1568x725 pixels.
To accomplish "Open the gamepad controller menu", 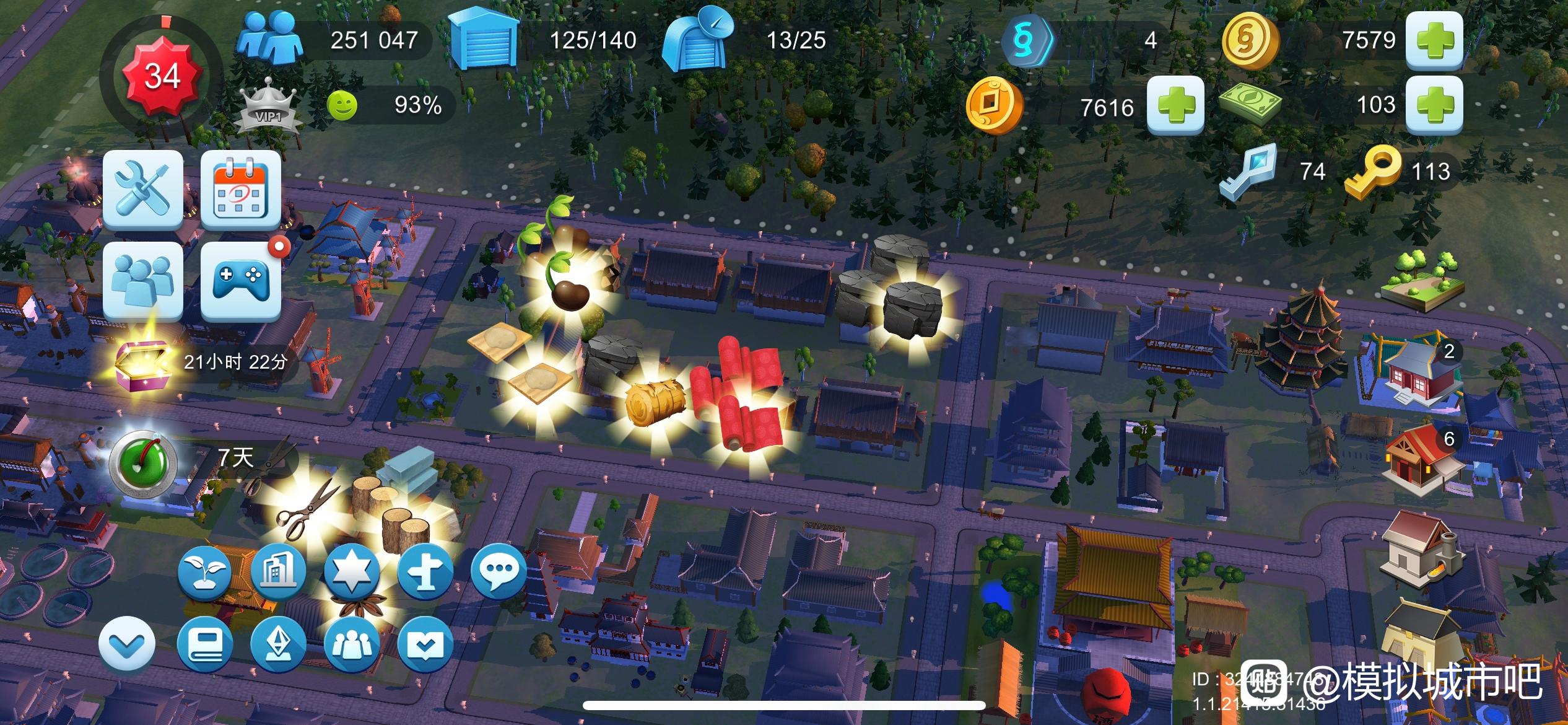I will tap(240, 280).
